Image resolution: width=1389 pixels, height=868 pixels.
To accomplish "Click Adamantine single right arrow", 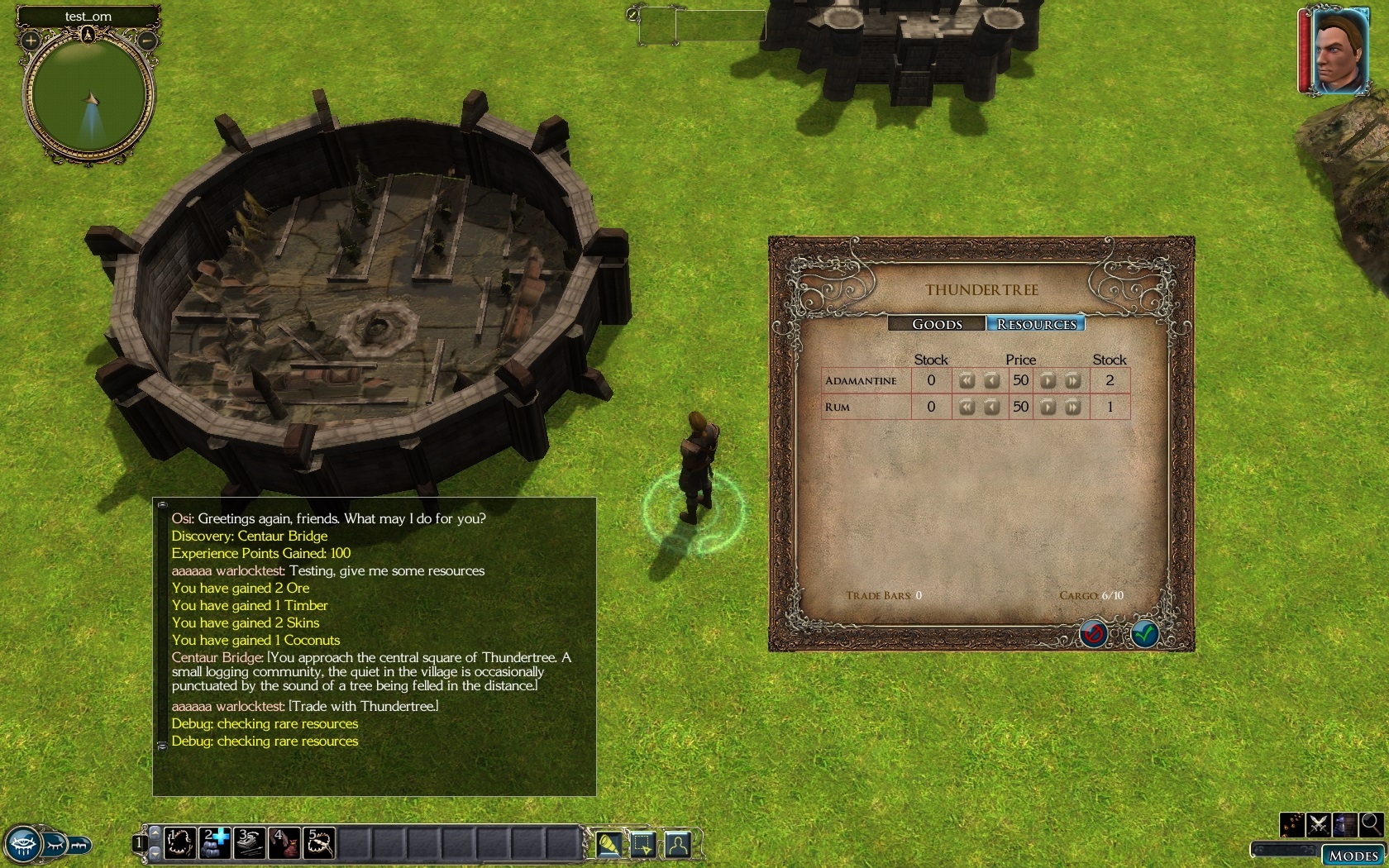I will [1048, 381].
